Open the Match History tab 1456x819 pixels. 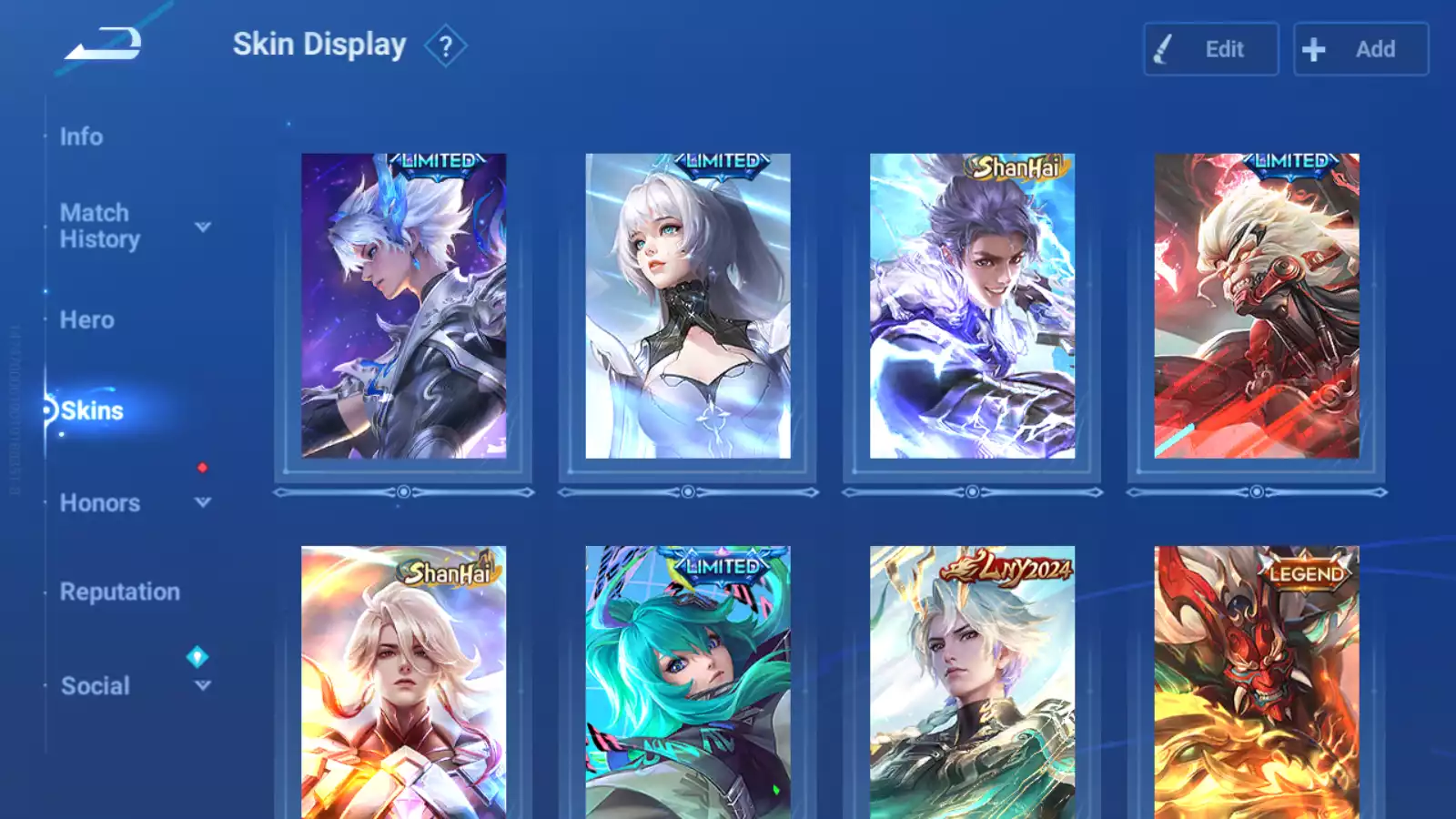99,226
